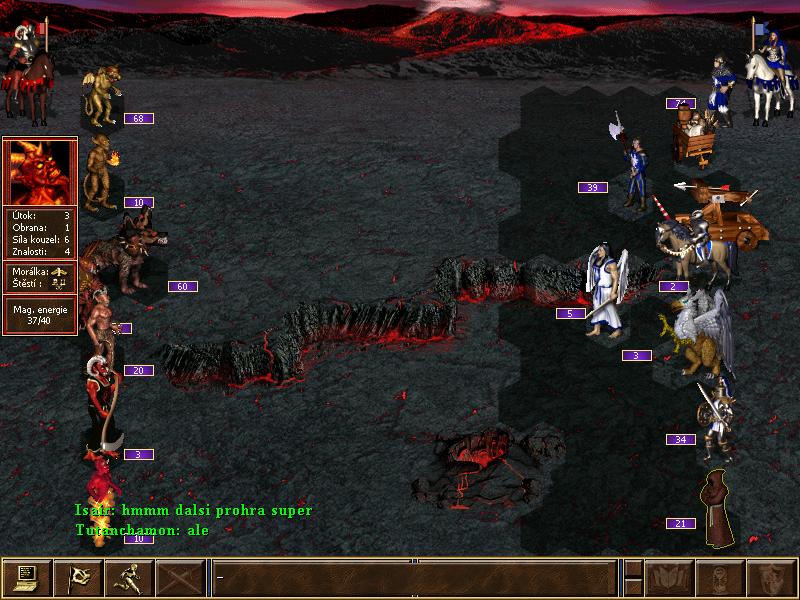The image size is (800, 600).
Task: Toggle auto-combat with the crossed swords button
Action: click(x=181, y=578)
